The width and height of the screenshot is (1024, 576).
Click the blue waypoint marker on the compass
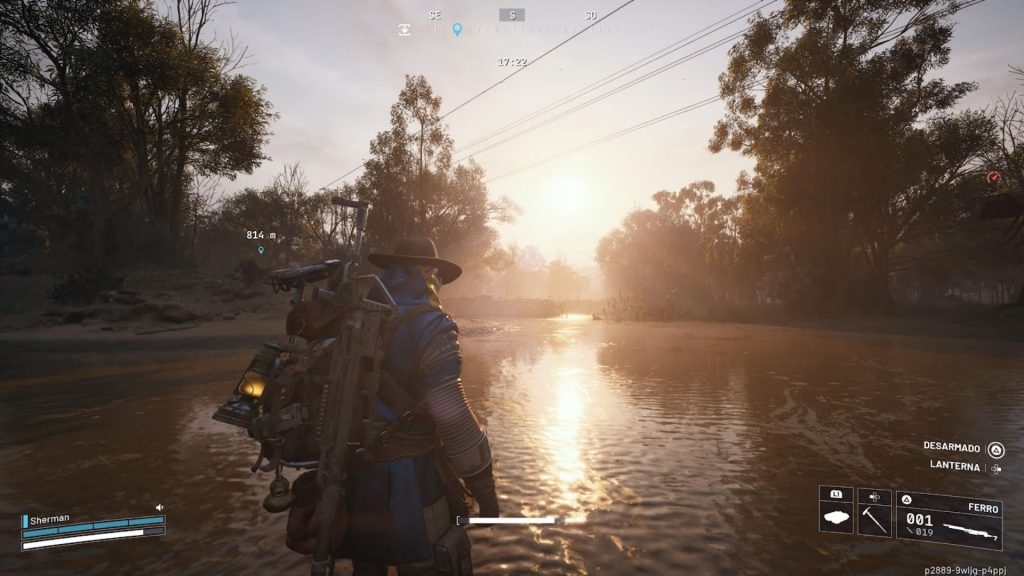[457, 29]
